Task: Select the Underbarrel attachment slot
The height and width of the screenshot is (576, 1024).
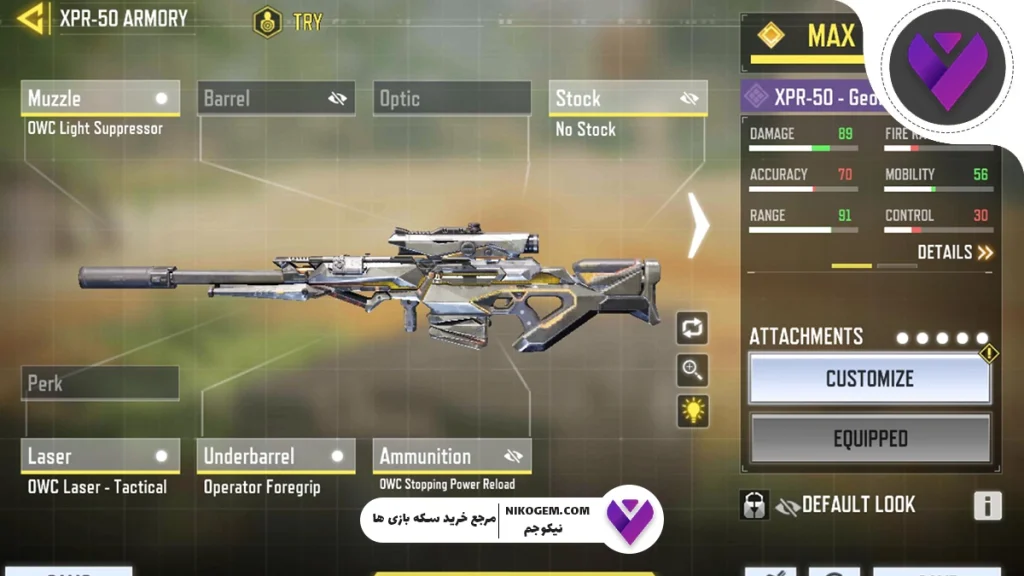Action: point(276,456)
